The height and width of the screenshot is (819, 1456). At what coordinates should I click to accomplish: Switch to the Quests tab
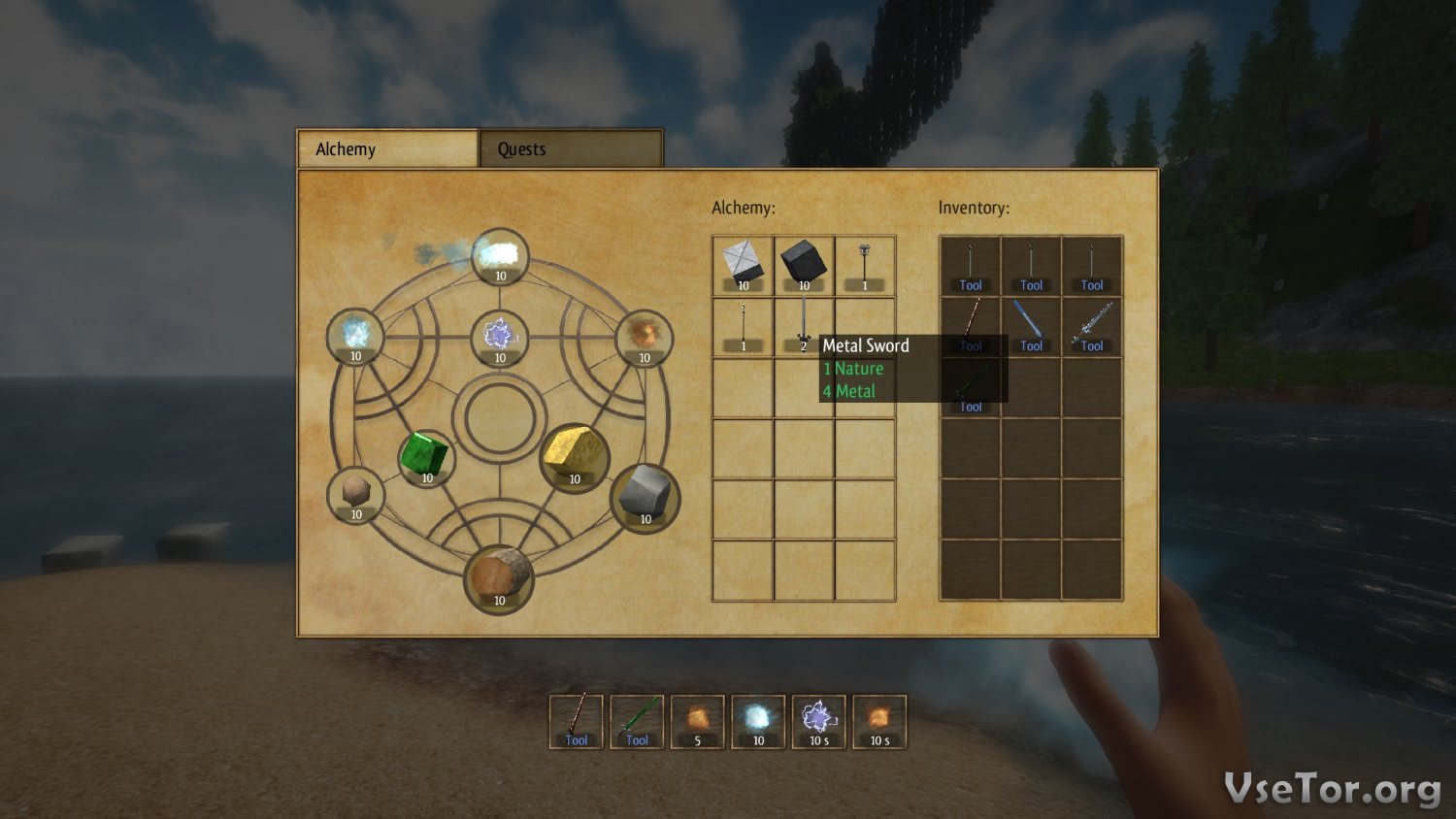pos(571,149)
